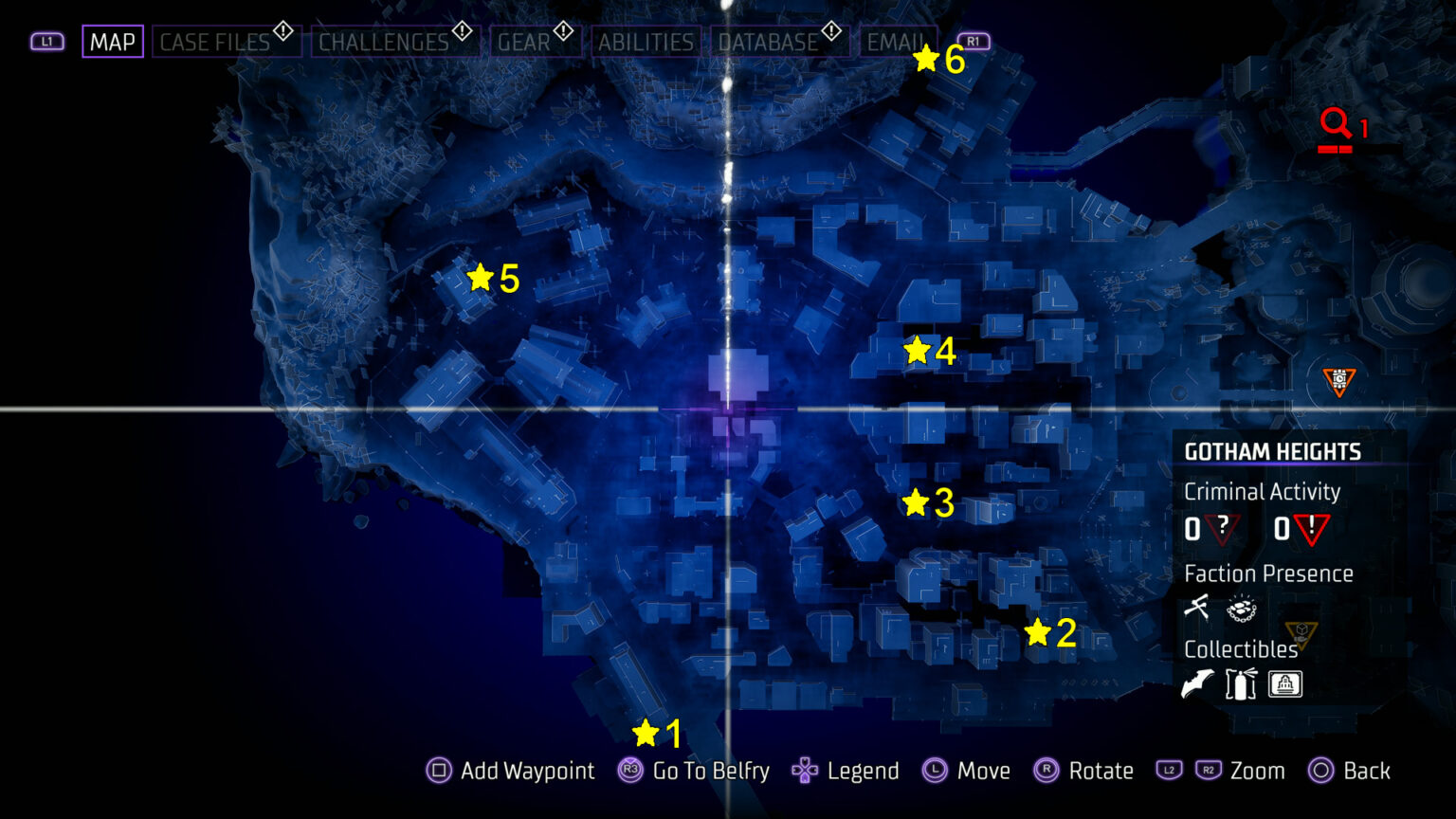Open the Legend
The width and height of the screenshot is (1456, 819).
point(864,771)
